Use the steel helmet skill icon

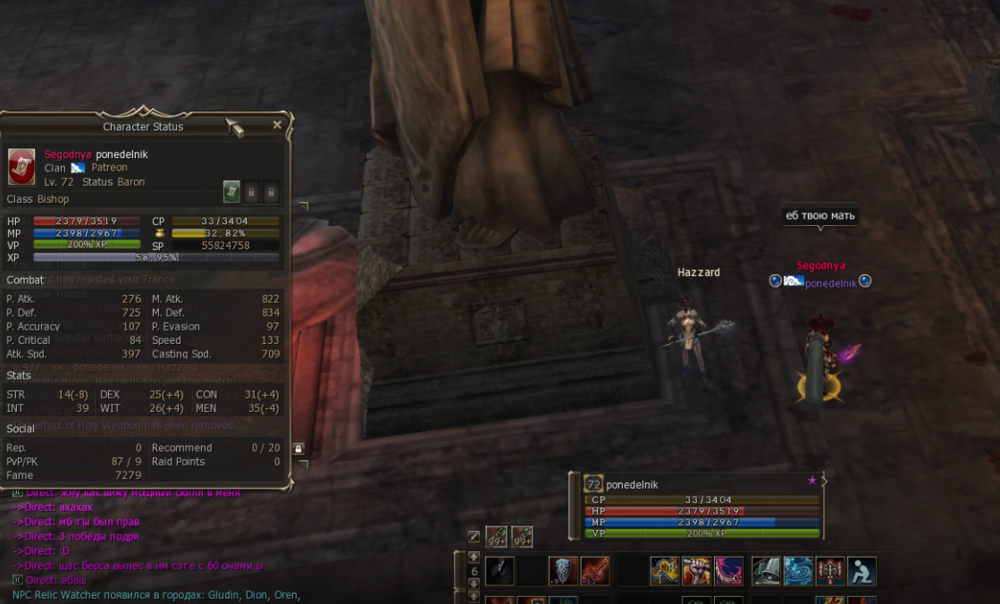coord(766,571)
